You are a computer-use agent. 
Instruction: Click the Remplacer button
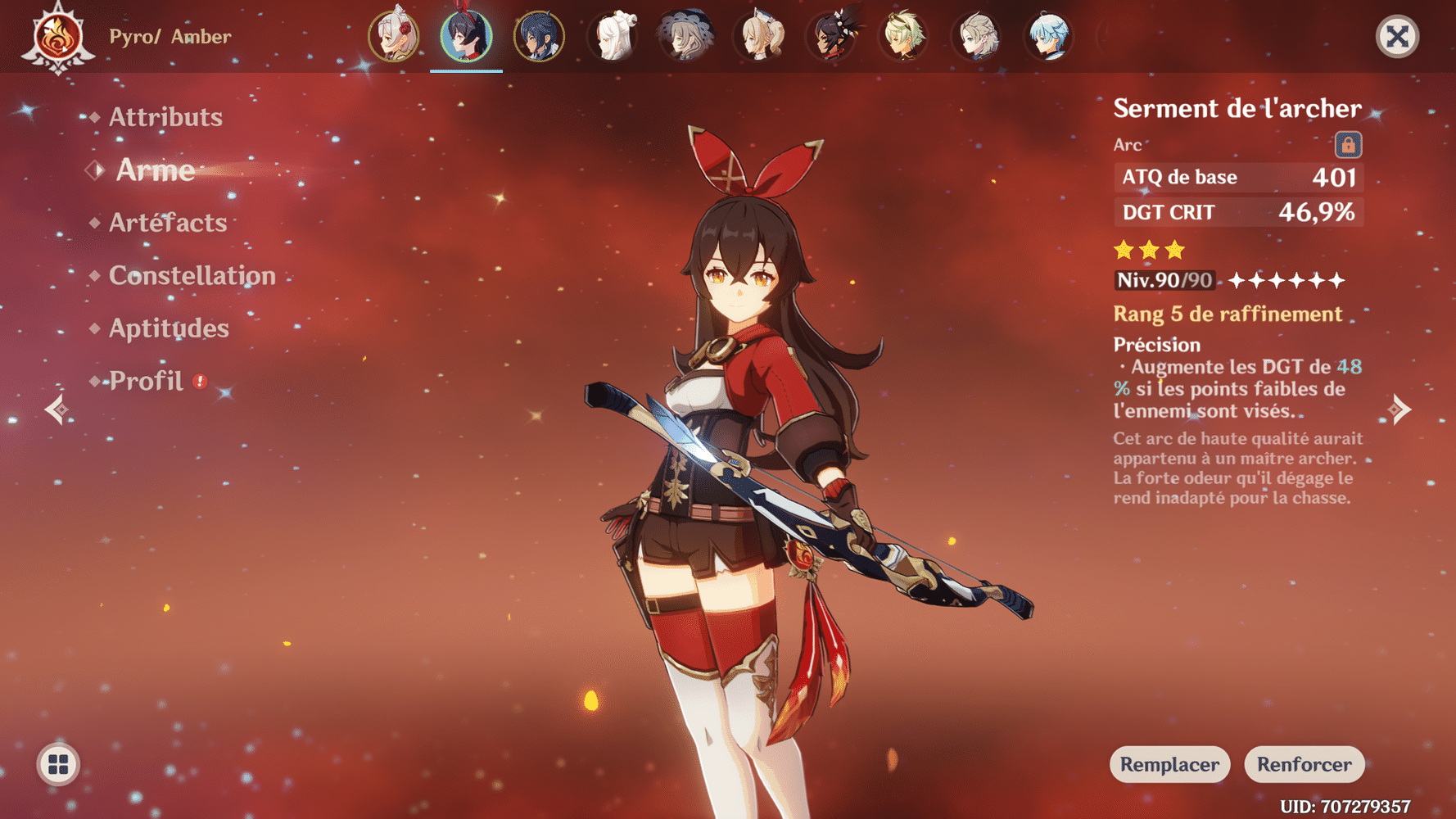click(1169, 764)
